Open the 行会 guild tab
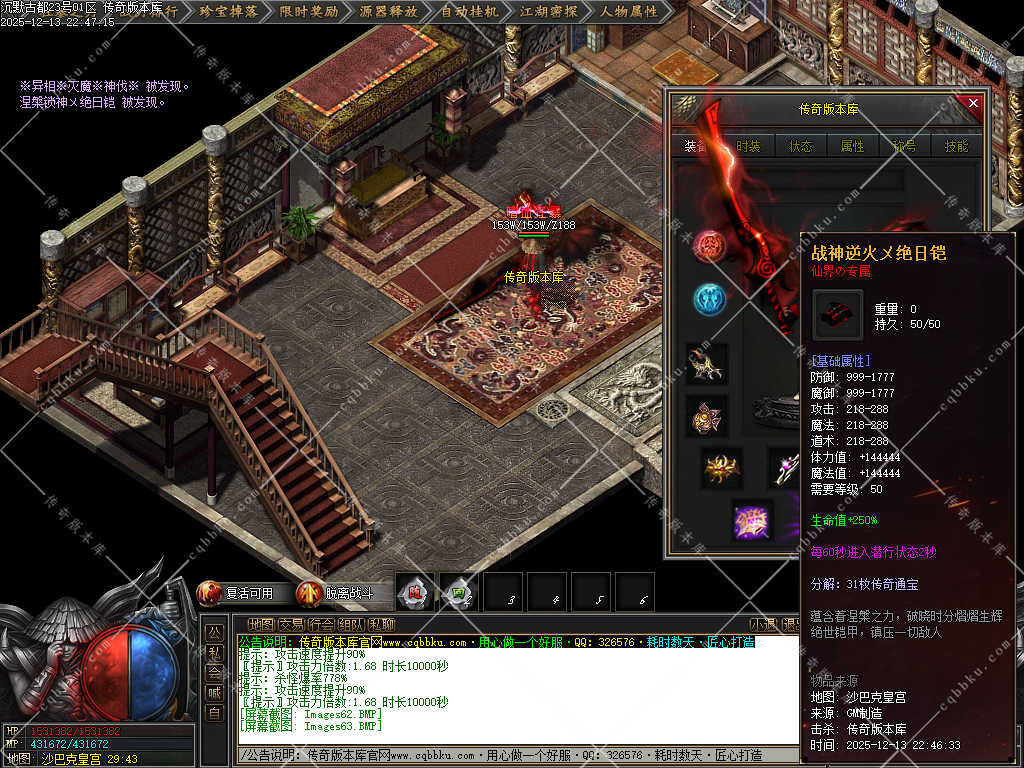1024x768 pixels. [322, 624]
